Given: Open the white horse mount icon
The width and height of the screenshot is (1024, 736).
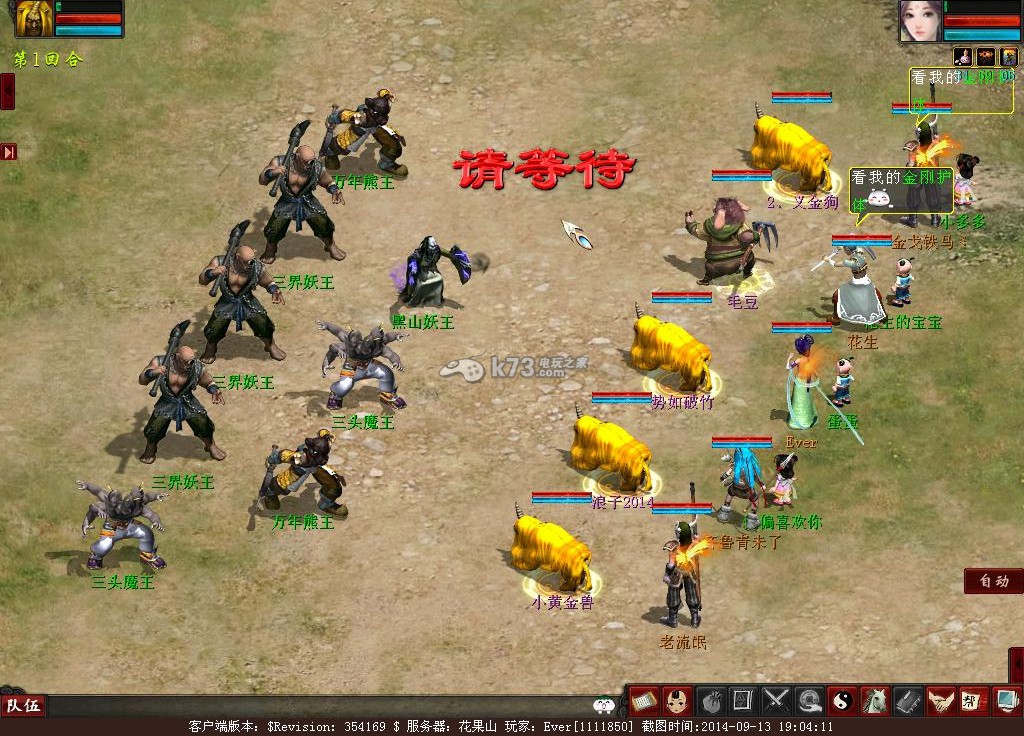Looking at the screenshot, I should pyautogui.click(x=875, y=700).
